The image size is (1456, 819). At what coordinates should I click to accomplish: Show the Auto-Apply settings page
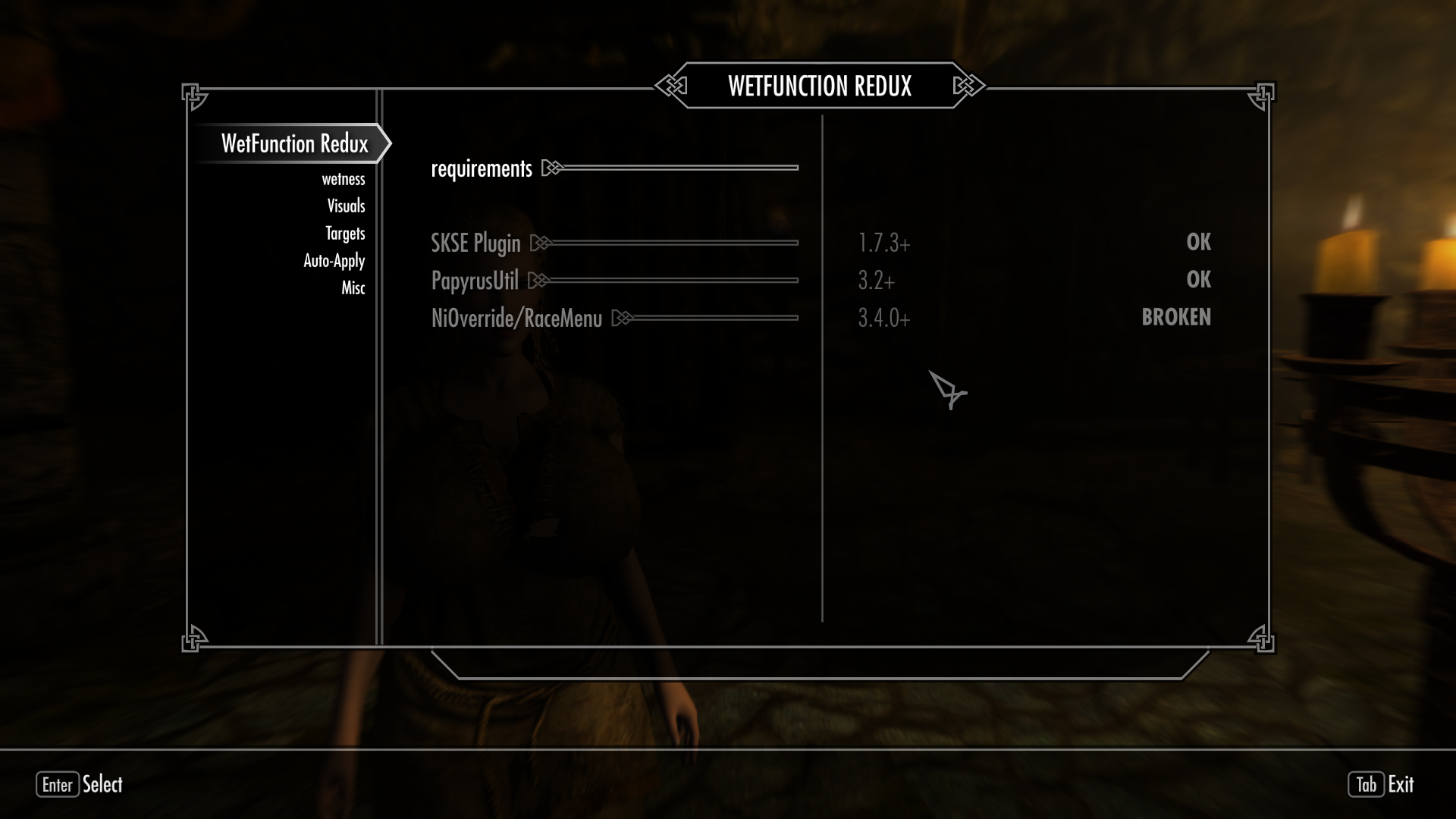(334, 261)
